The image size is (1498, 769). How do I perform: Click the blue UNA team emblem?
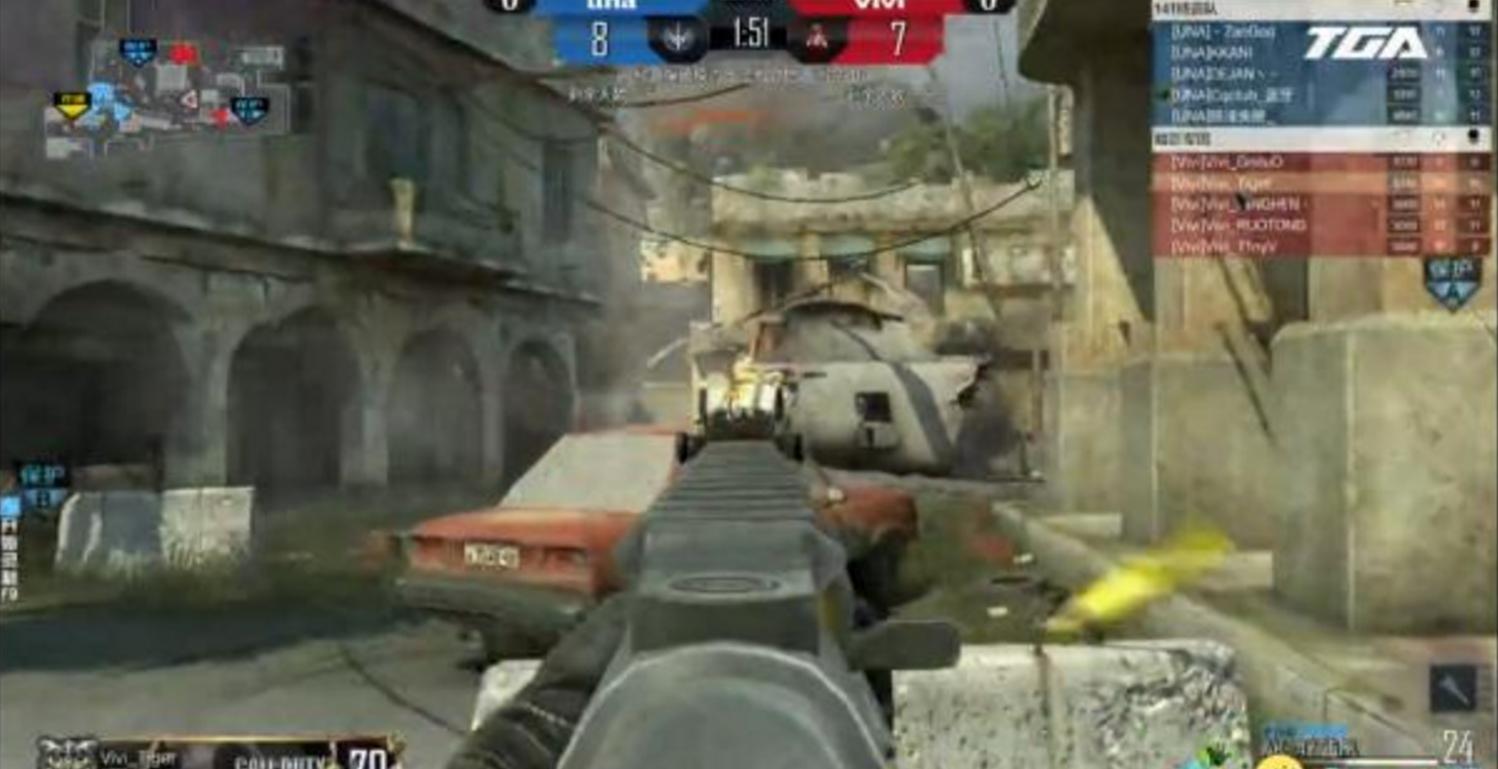678,39
